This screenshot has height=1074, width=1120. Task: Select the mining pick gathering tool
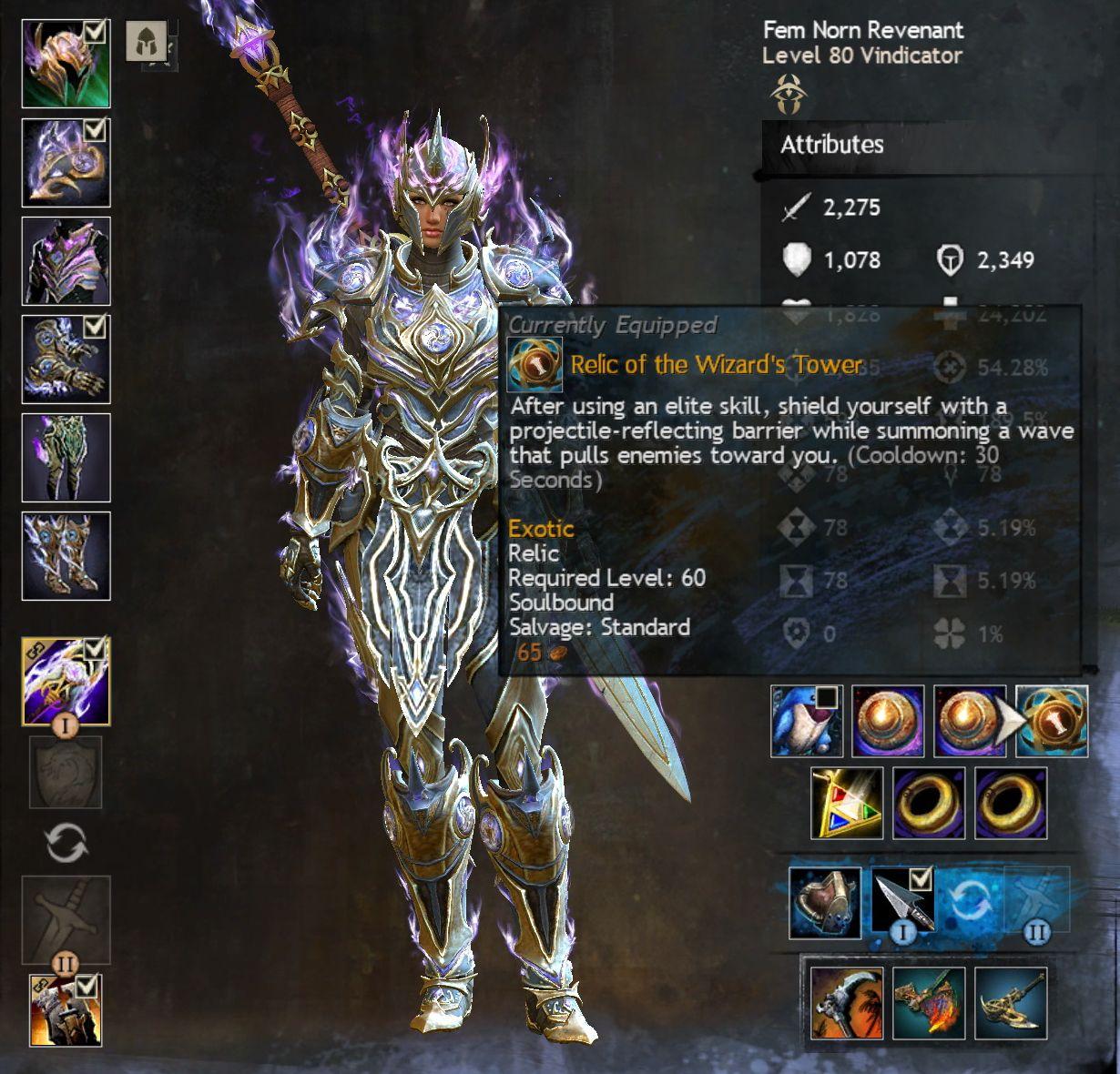coord(1011,1003)
